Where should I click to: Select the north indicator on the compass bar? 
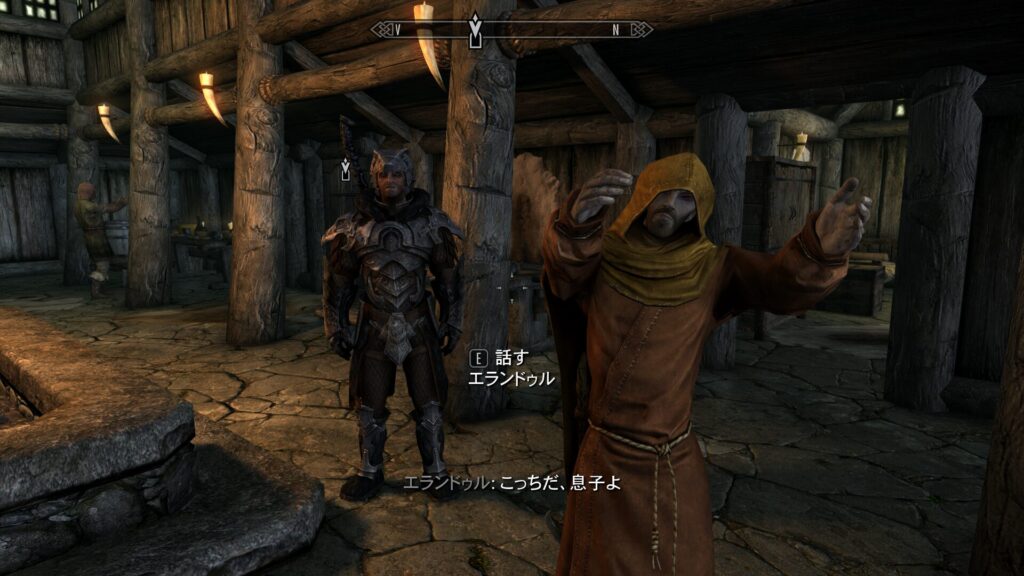click(x=616, y=29)
